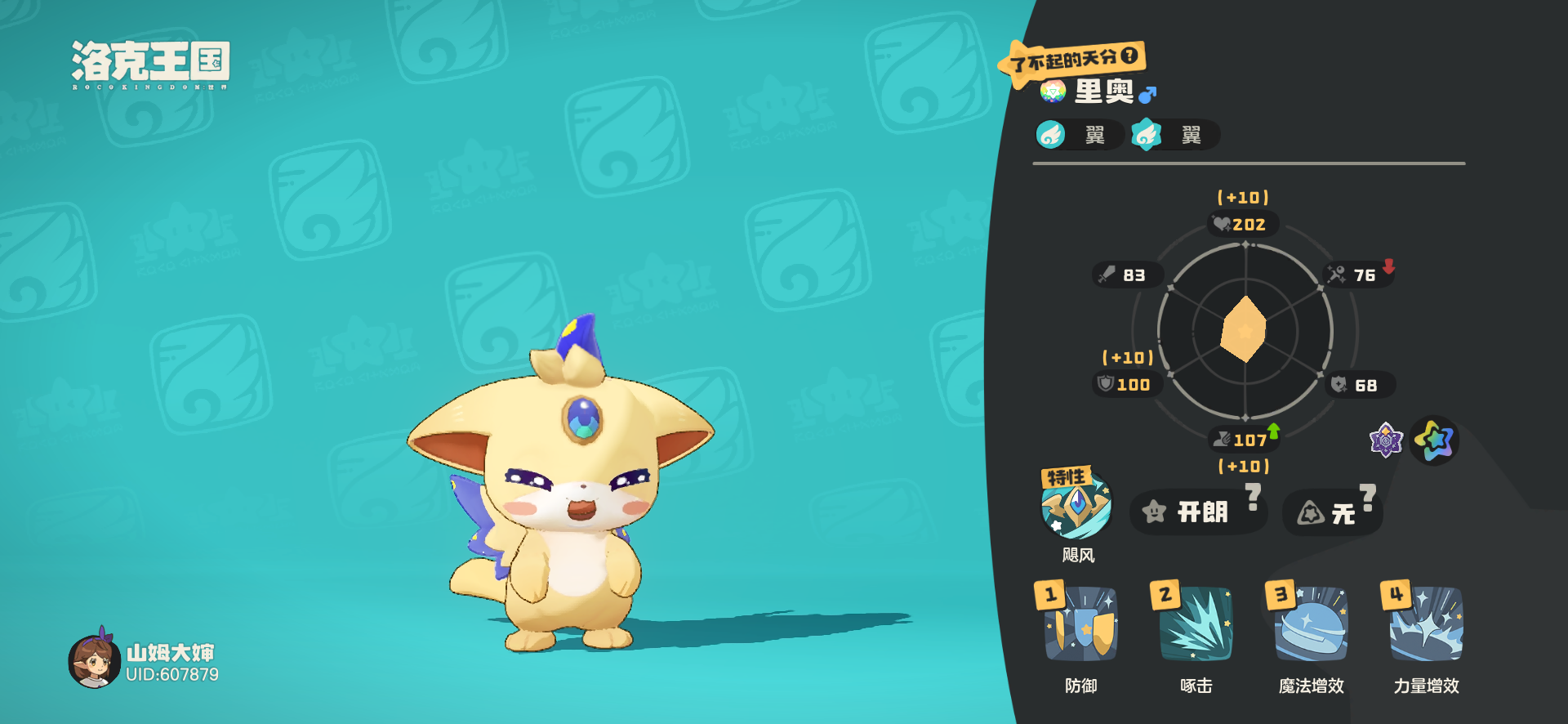Image resolution: width=1568 pixels, height=724 pixels.
Task: Click the player avatar 山姆大婶
Action: click(x=95, y=661)
